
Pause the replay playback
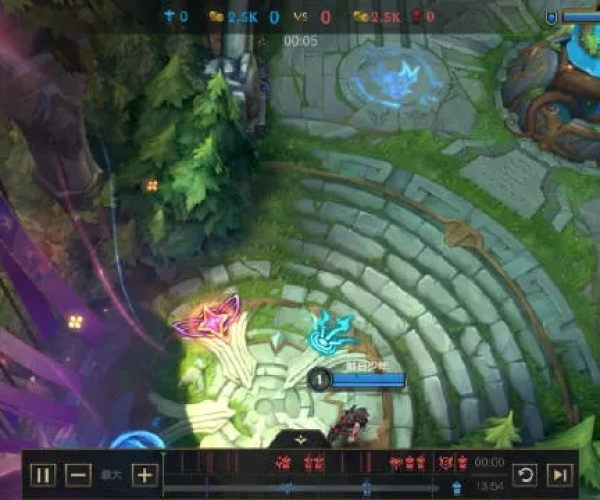(42, 475)
